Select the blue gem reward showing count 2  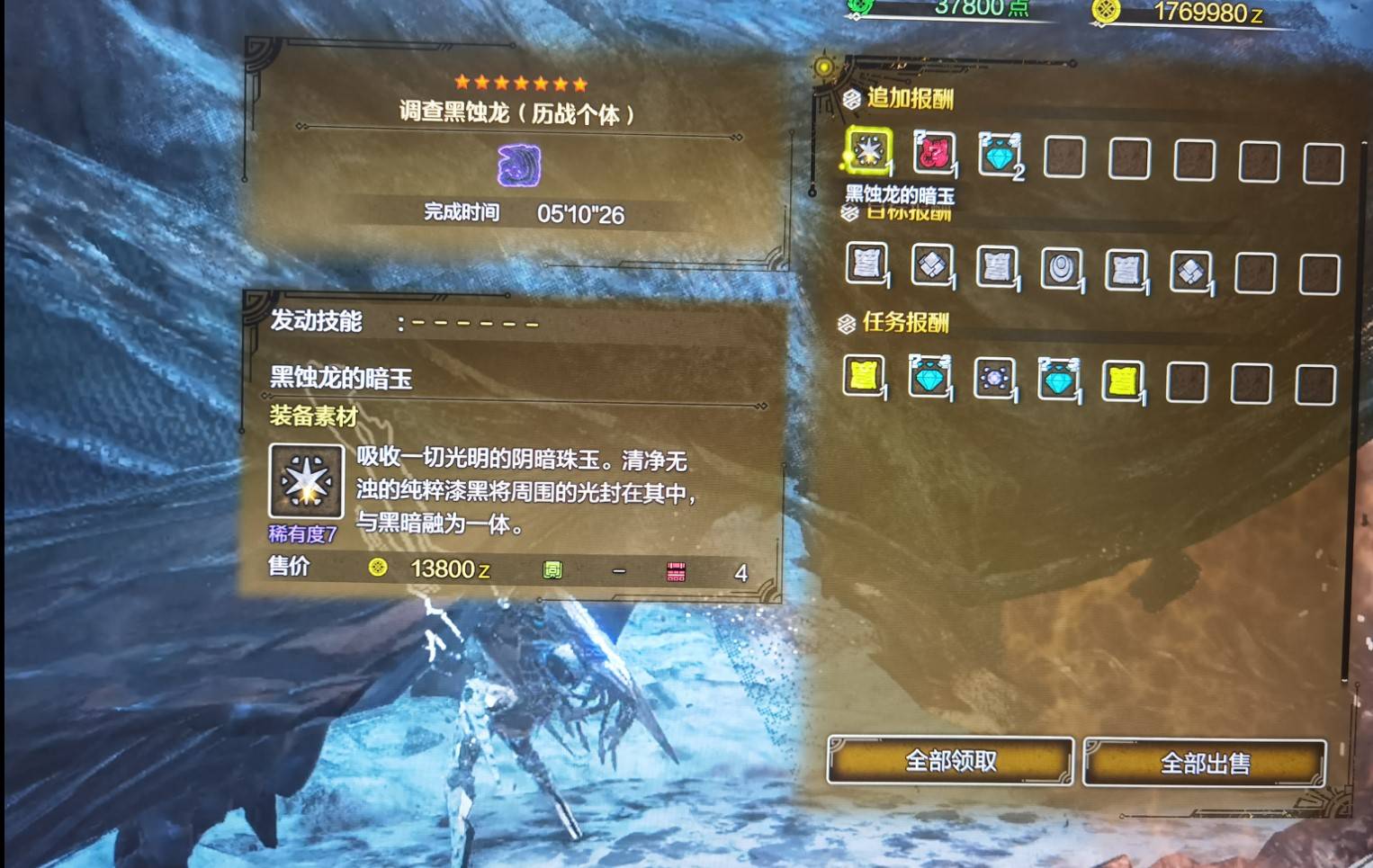click(x=999, y=155)
